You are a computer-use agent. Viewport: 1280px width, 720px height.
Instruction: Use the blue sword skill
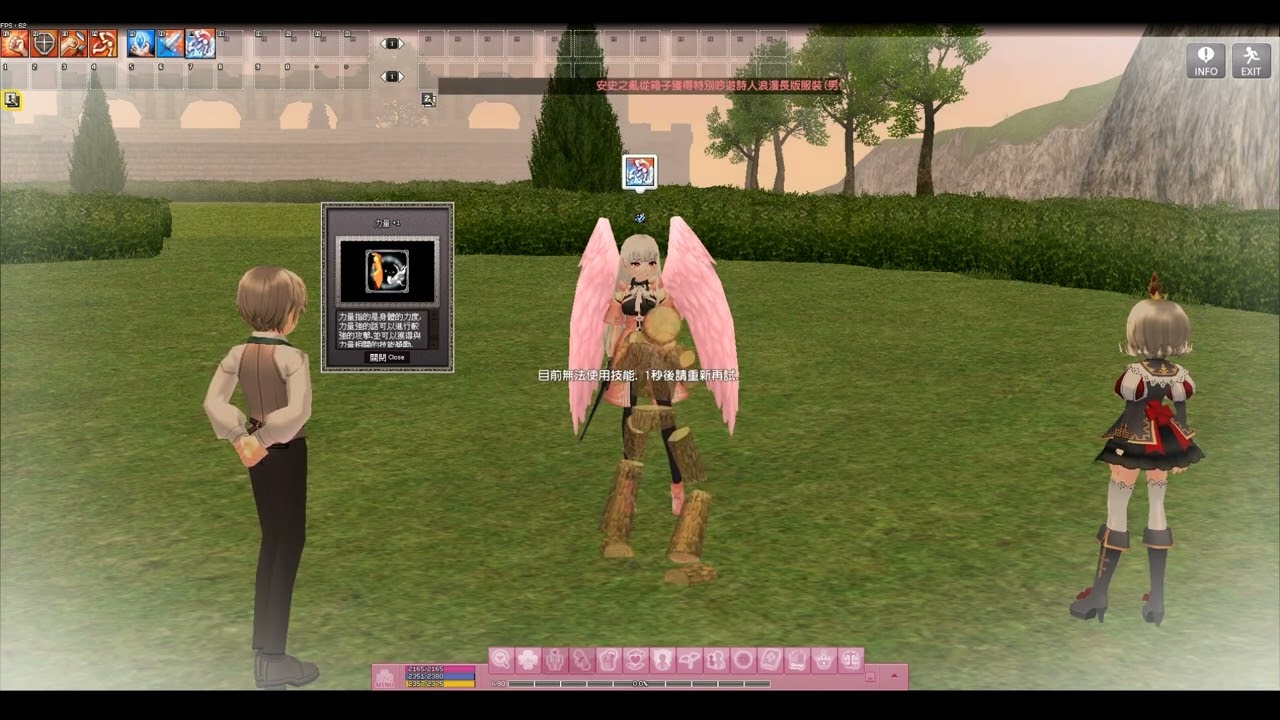(170, 43)
